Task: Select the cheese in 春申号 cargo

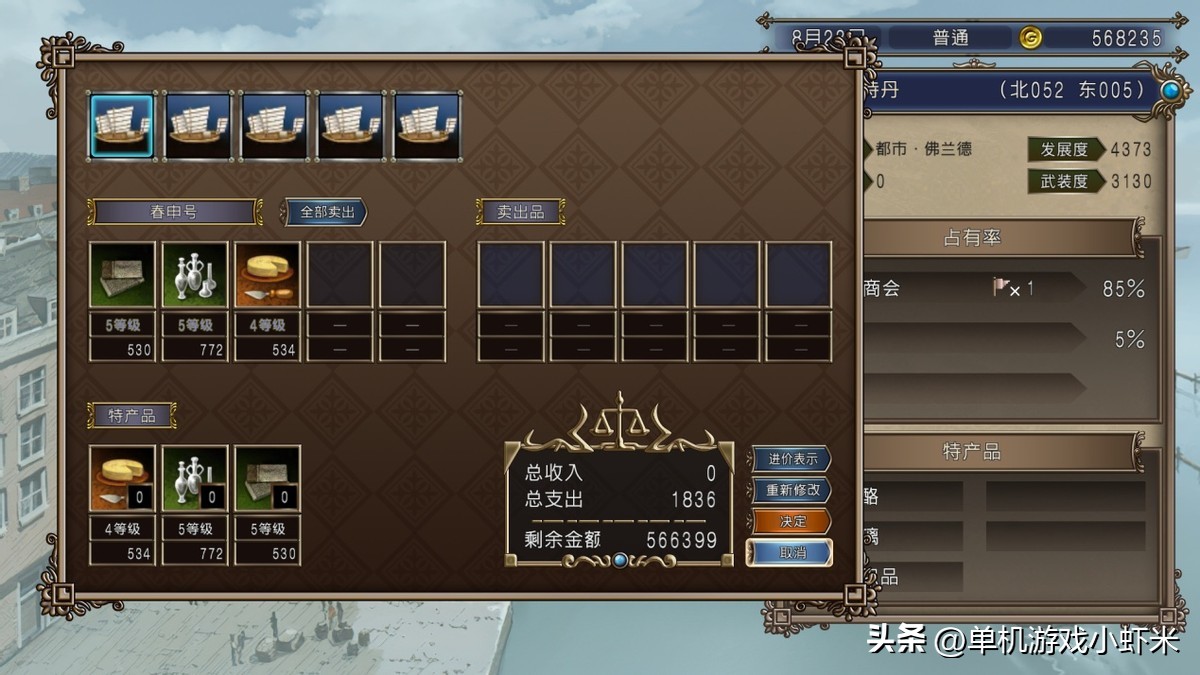Action: point(267,274)
